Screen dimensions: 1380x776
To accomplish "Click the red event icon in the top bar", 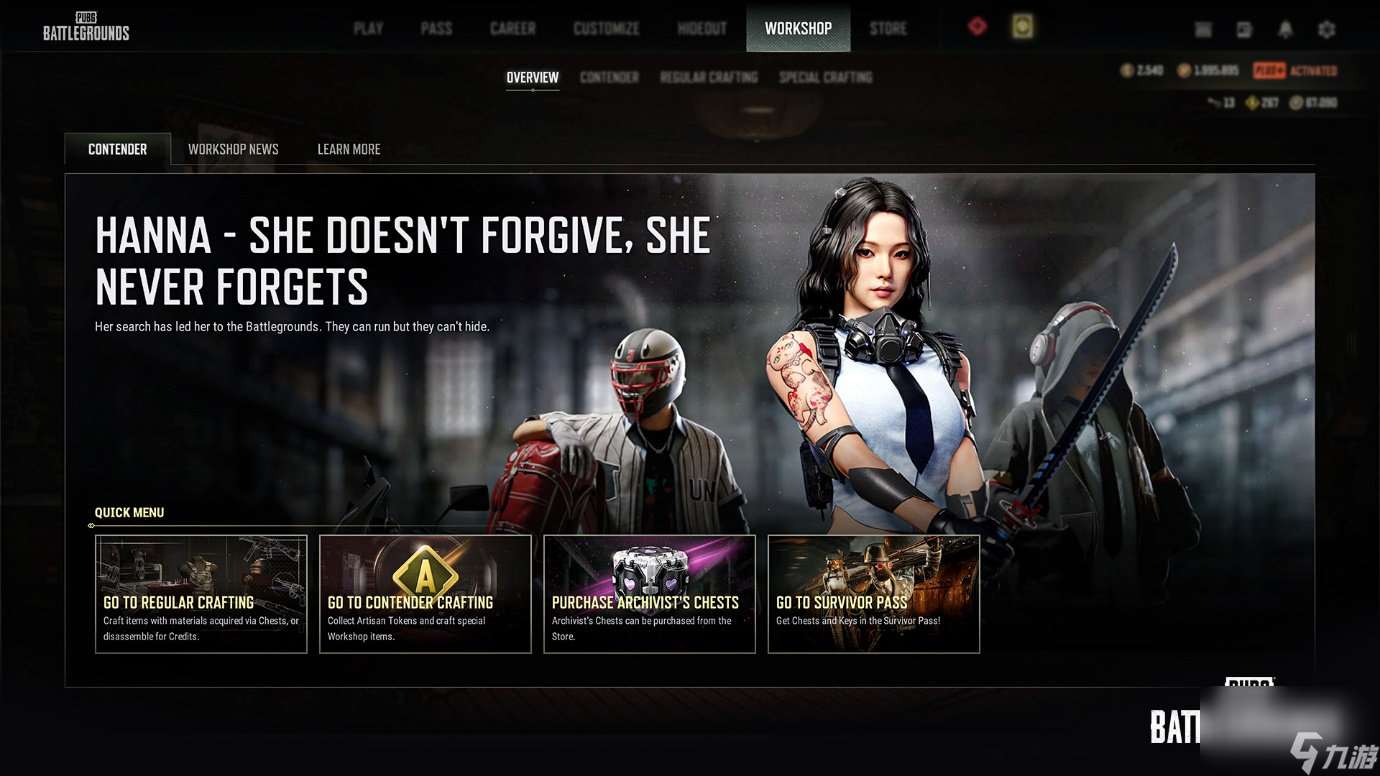I will tap(976, 26).
